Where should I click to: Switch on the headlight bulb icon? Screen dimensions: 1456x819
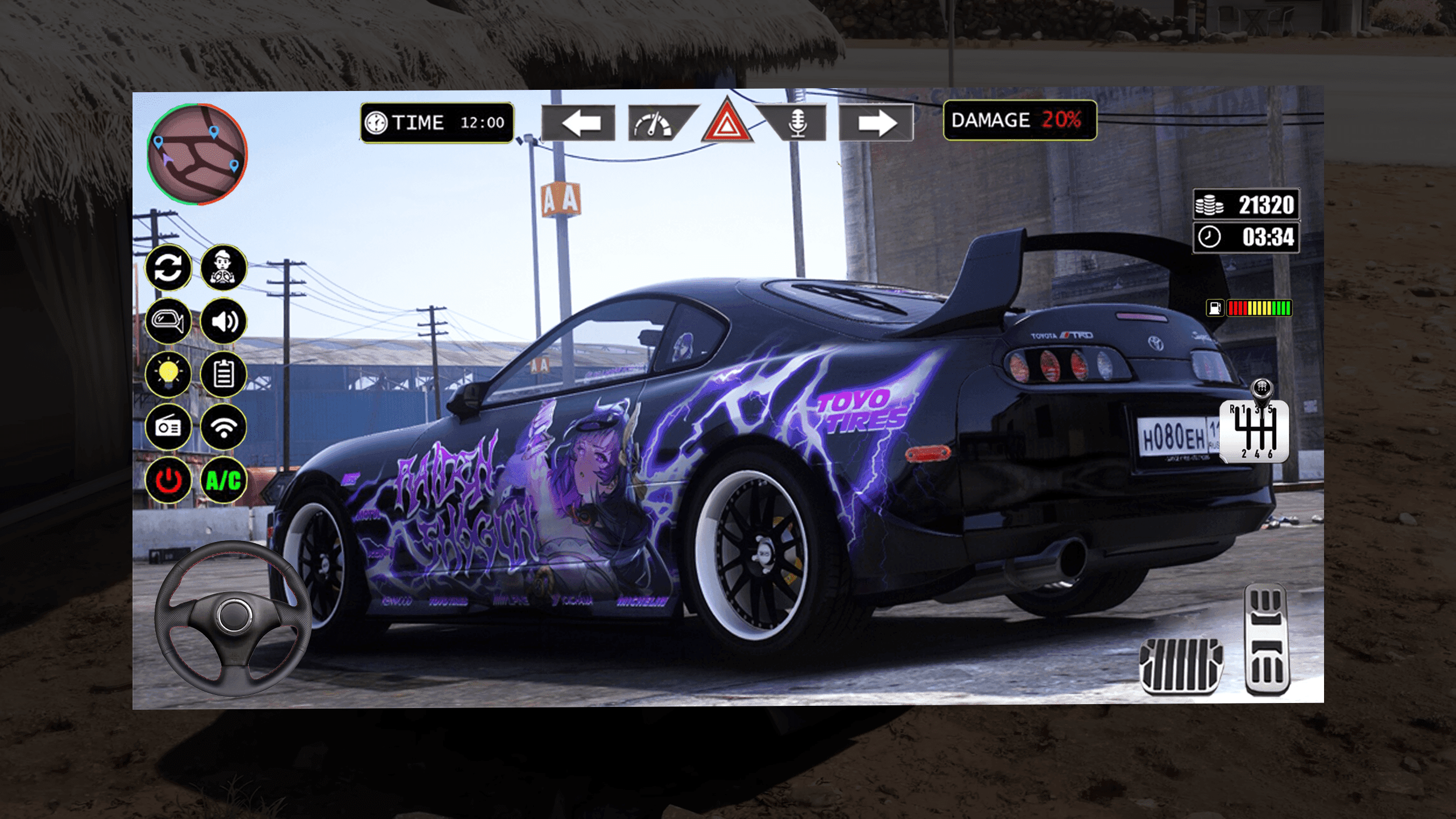pos(168,374)
